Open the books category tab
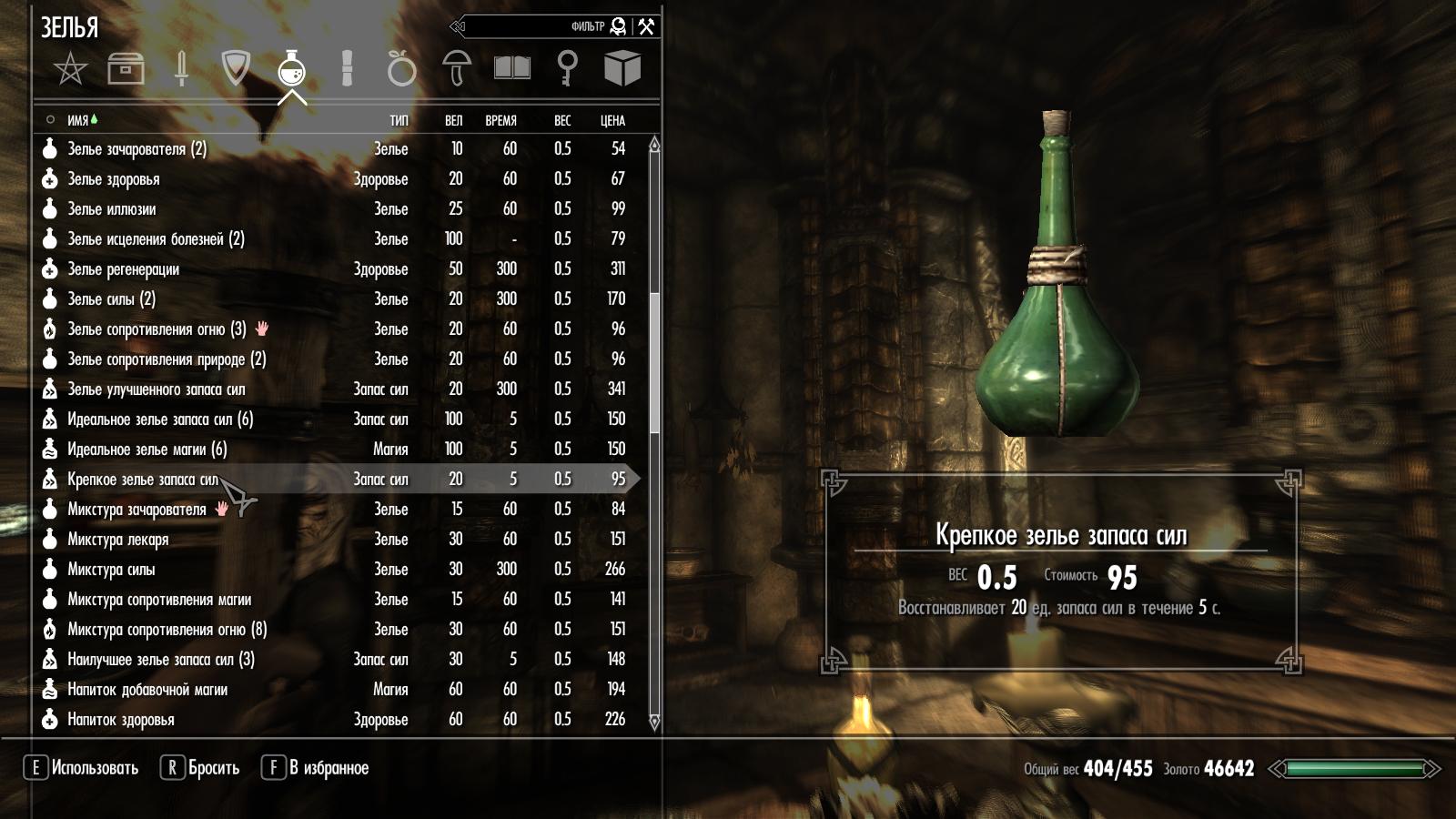The width and height of the screenshot is (1456, 819). (x=511, y=68)
